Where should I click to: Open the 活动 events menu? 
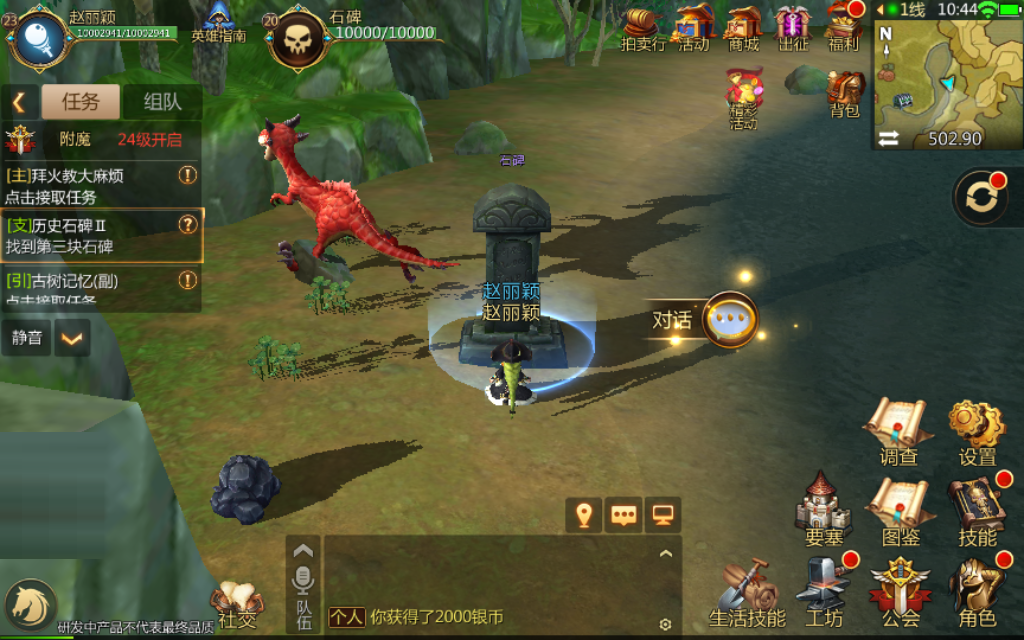coord(694,26)
